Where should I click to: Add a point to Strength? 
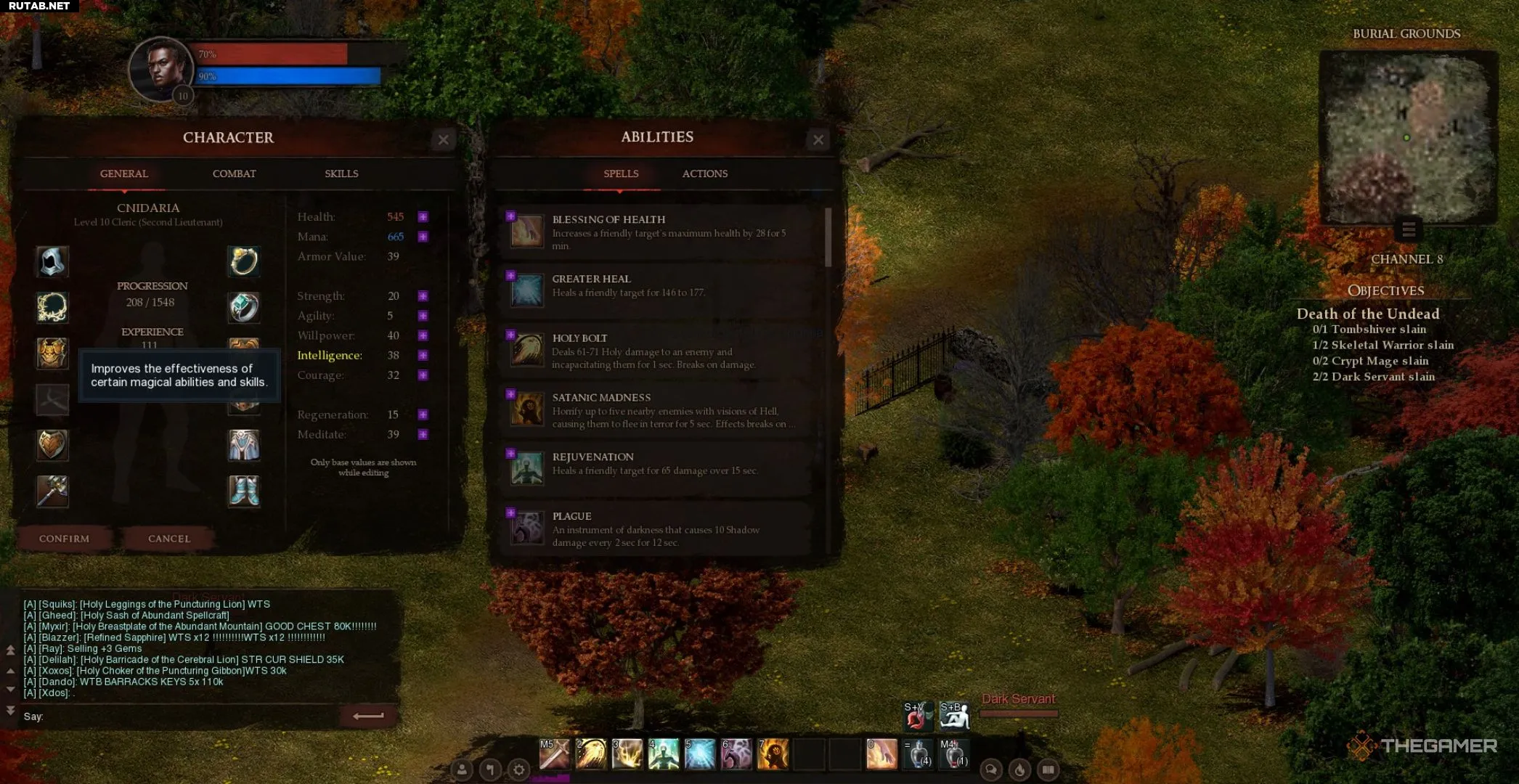click(423, 296)
